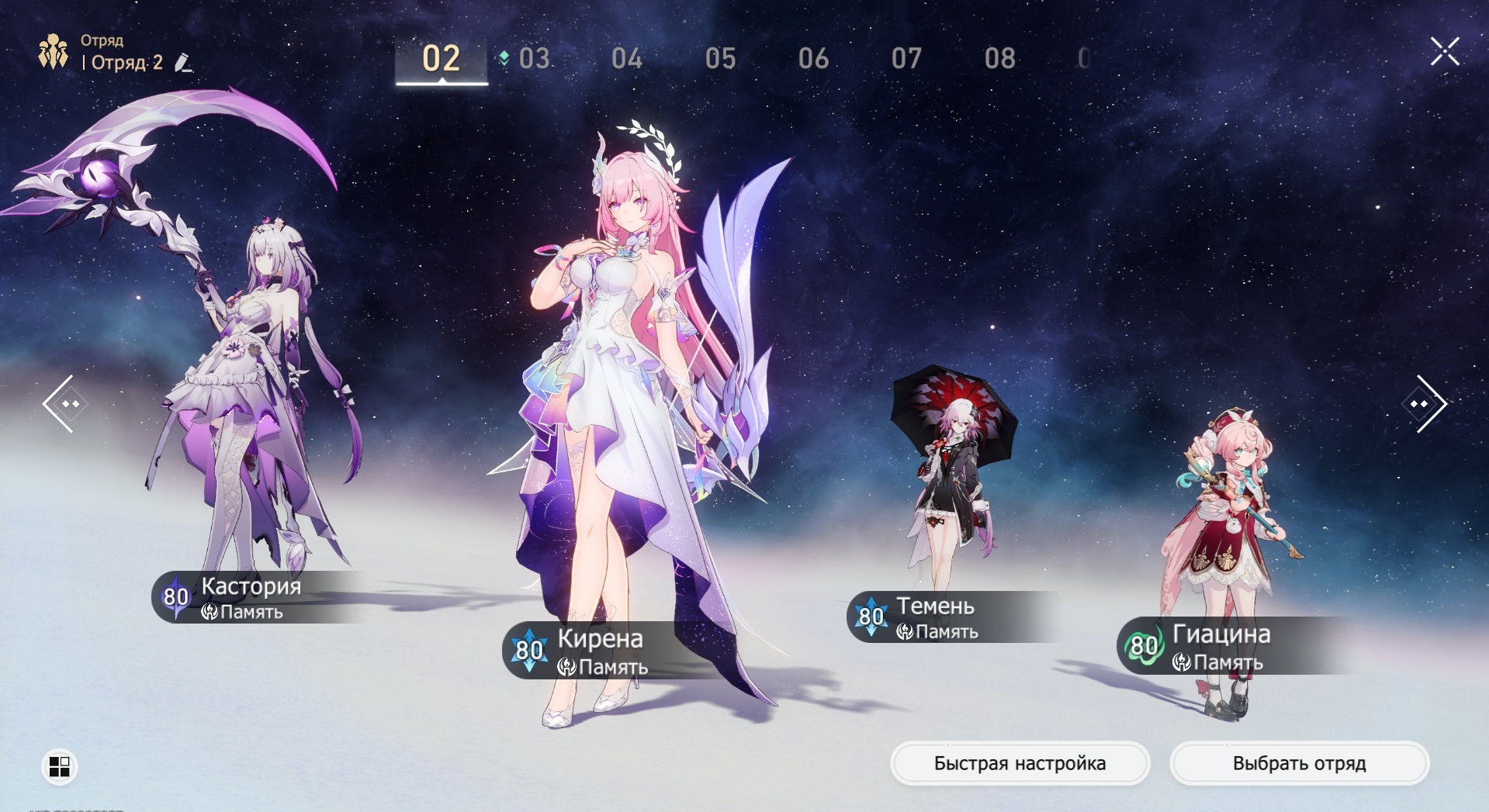1489x812 pixels.
Task: Go to team tab 07
Action: [x=906, y=59]
